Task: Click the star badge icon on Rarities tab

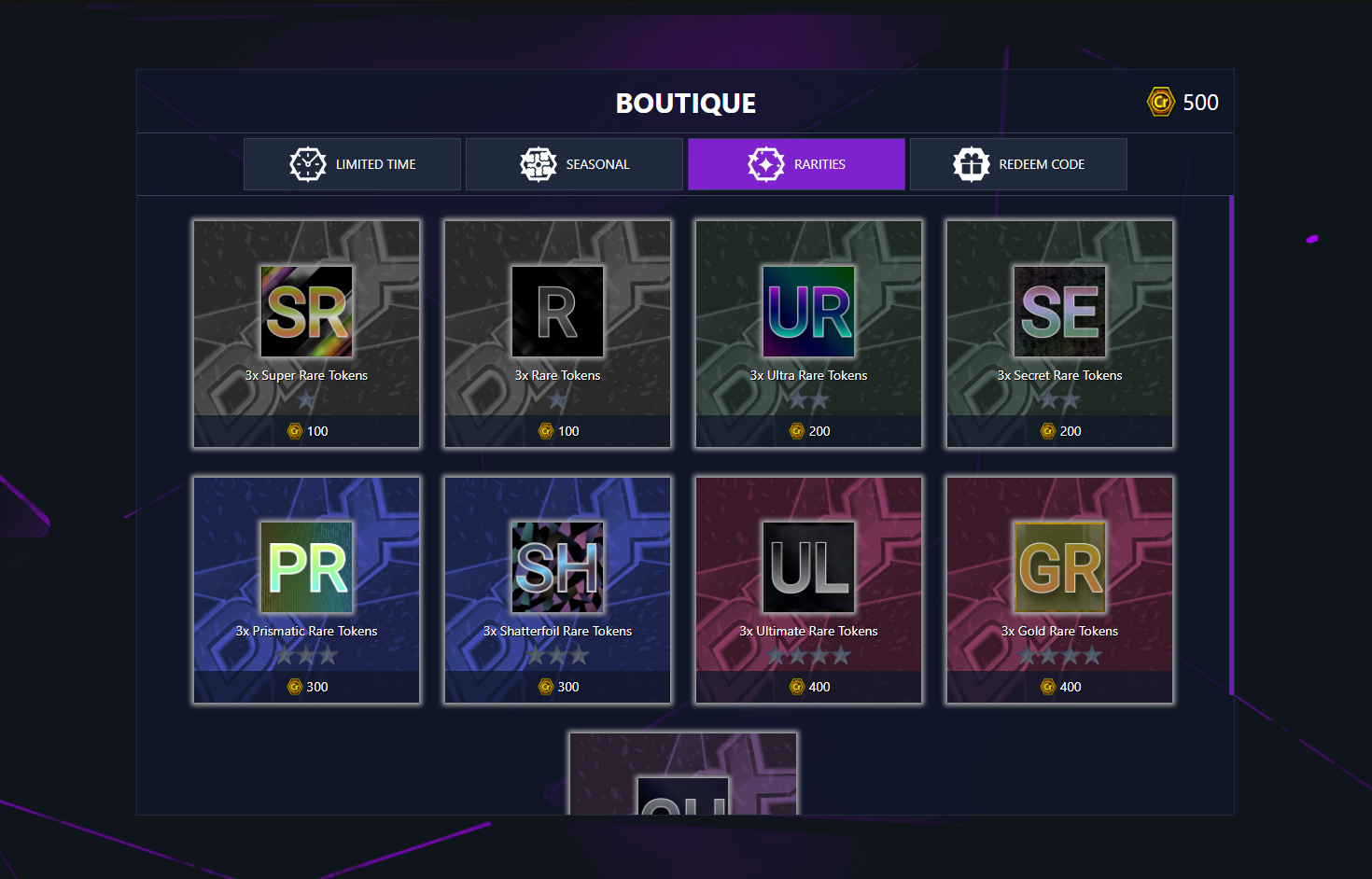Action: pos(765,163)
